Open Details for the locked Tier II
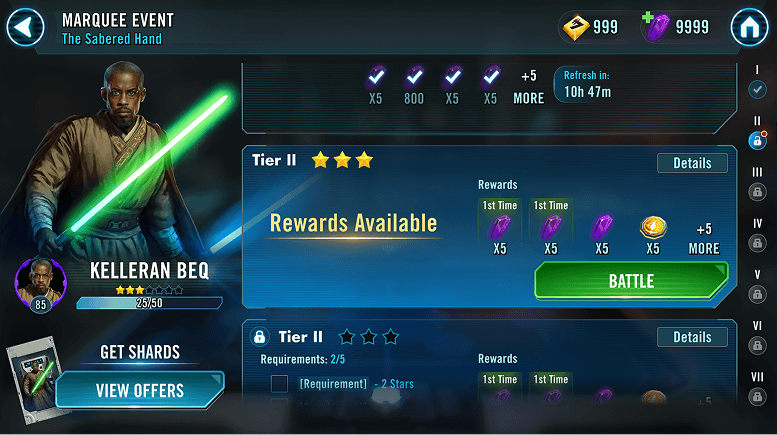The height and width of the screenshot is (435, 777). tap(692, 337)
